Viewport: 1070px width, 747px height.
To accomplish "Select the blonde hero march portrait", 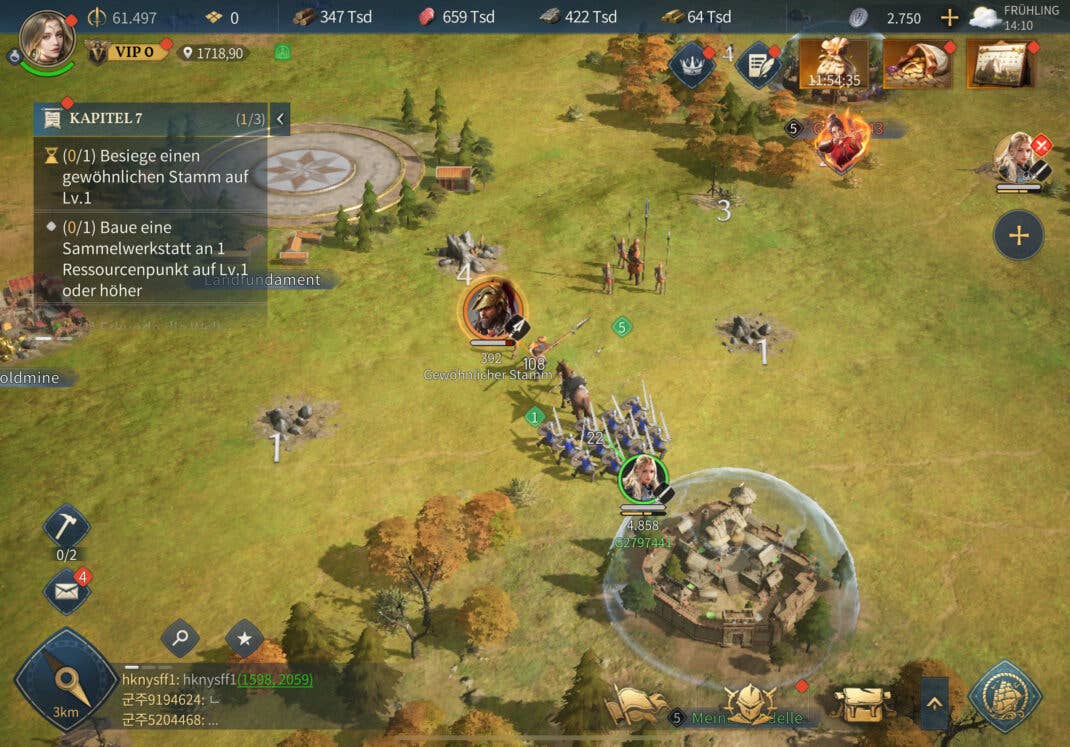I will 1017,157.
